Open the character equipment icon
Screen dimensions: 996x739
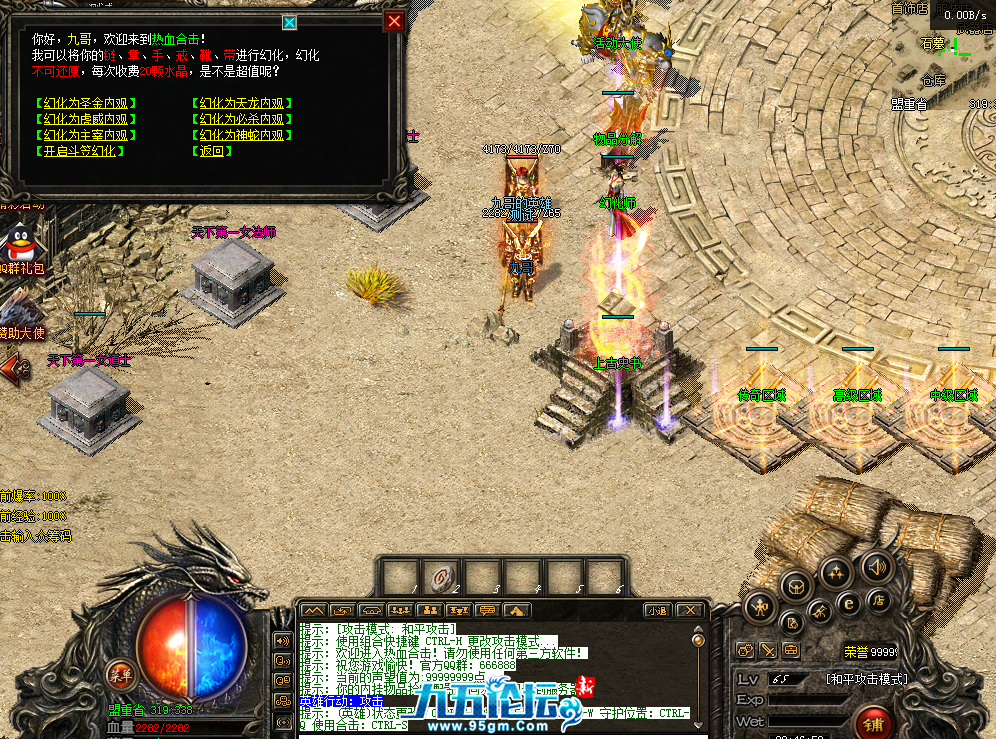(762, 606)
